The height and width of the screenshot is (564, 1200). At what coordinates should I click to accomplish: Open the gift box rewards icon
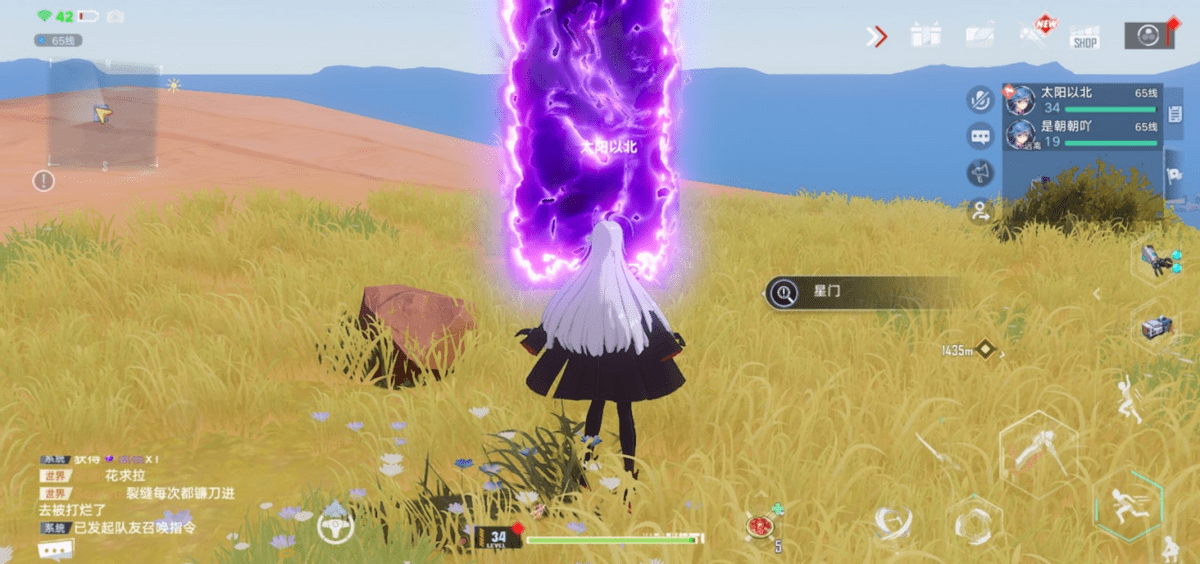point(925,36)
